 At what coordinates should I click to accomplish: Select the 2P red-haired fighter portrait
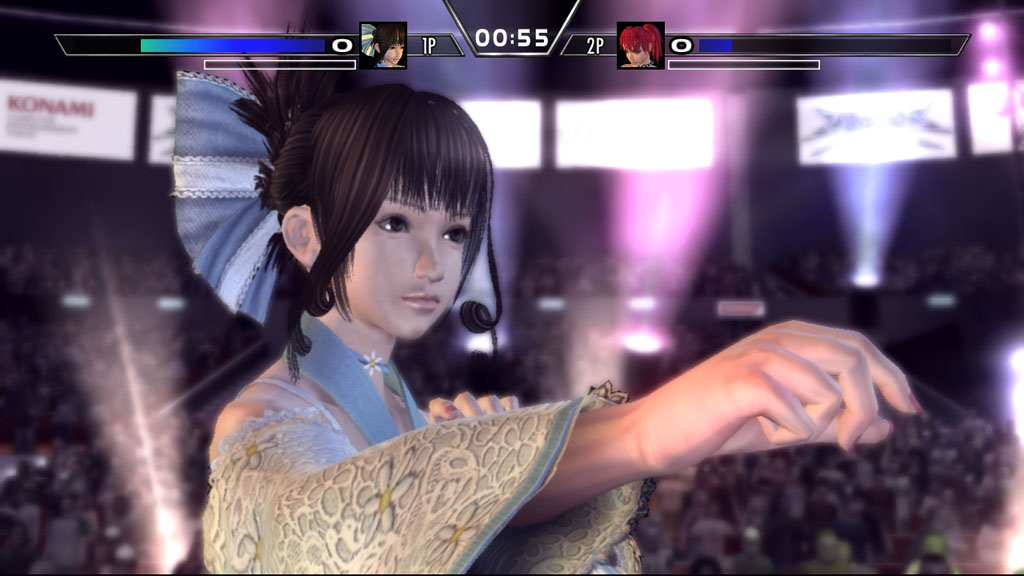point(640,45)
